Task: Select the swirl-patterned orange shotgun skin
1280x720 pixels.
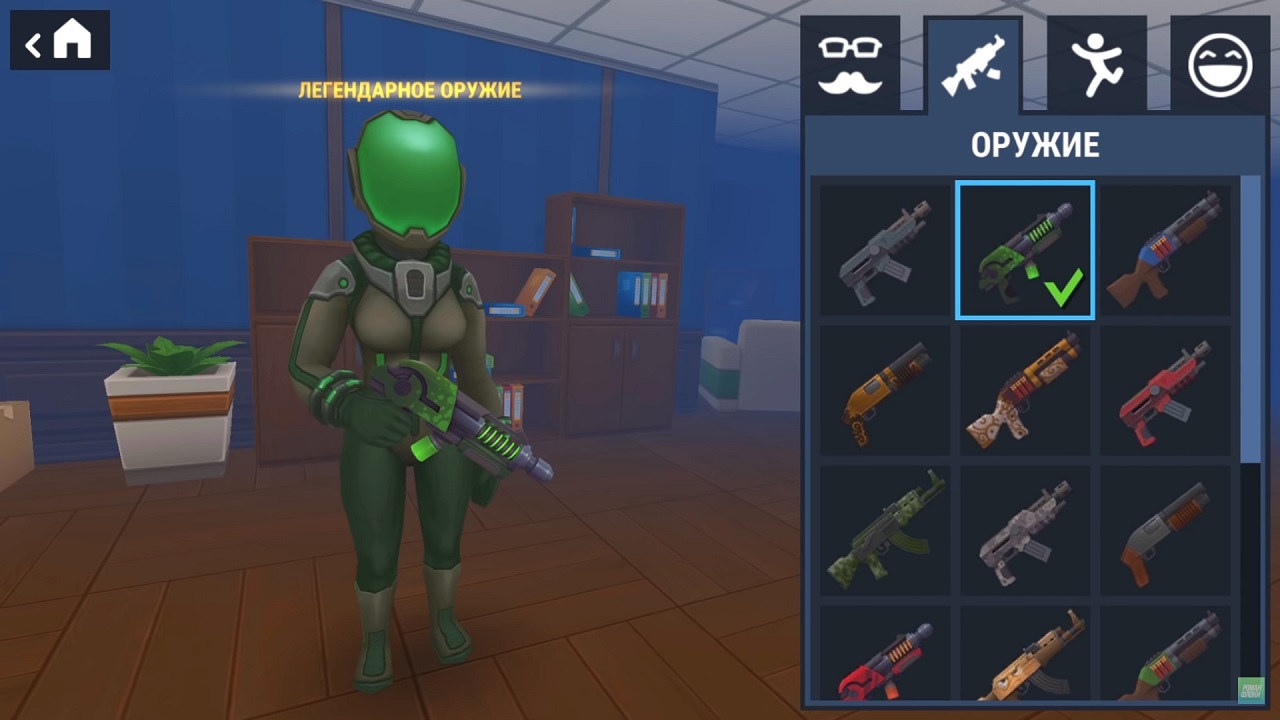Action: point(1025,391)
